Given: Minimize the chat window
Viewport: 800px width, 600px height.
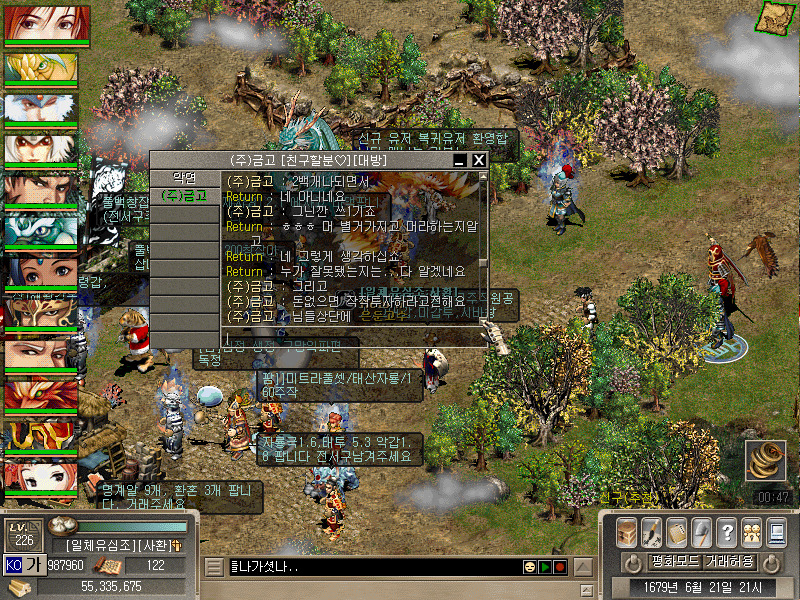Looking at the screenshot, I should (x=460, y=160).
